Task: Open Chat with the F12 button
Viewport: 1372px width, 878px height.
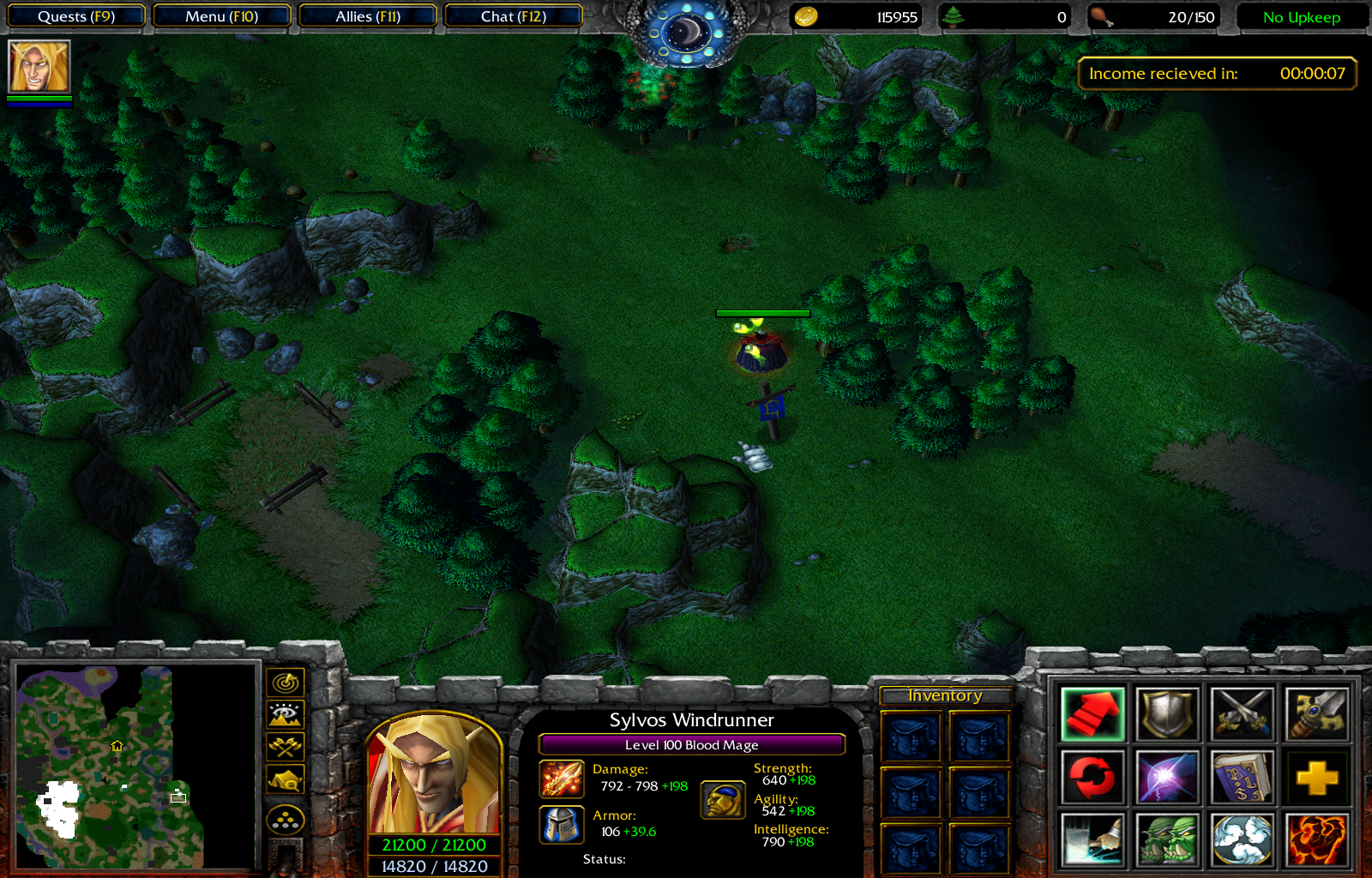Action: point(514,15)
